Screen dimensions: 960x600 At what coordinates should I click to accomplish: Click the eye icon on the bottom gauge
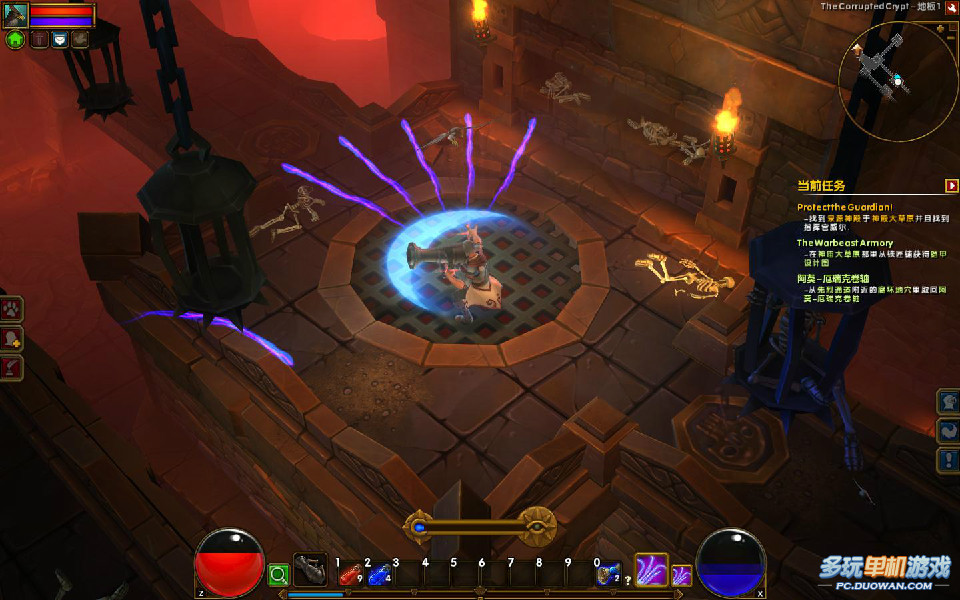(537, 524)
